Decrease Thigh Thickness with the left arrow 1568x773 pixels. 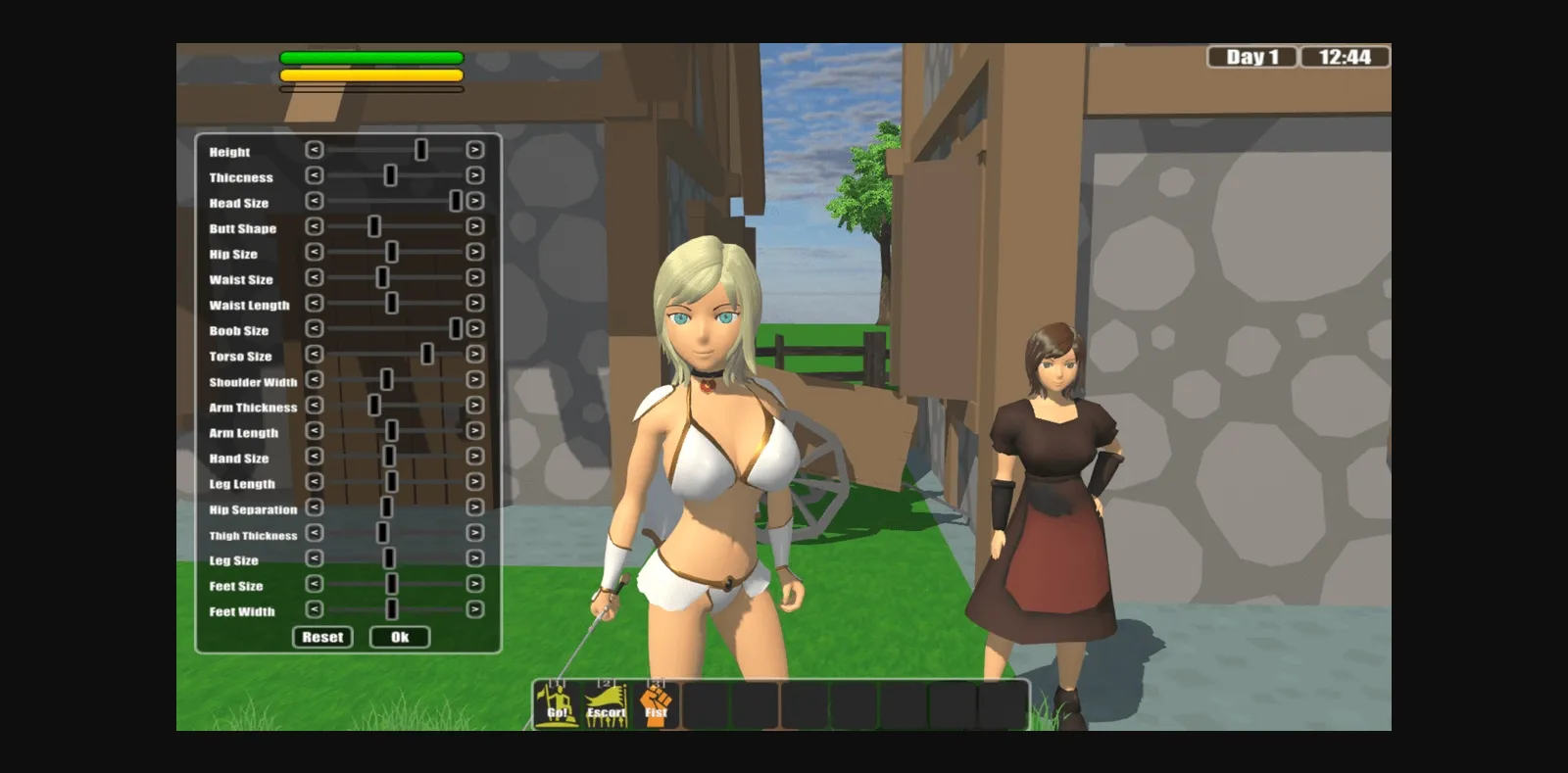coord(314,535)
